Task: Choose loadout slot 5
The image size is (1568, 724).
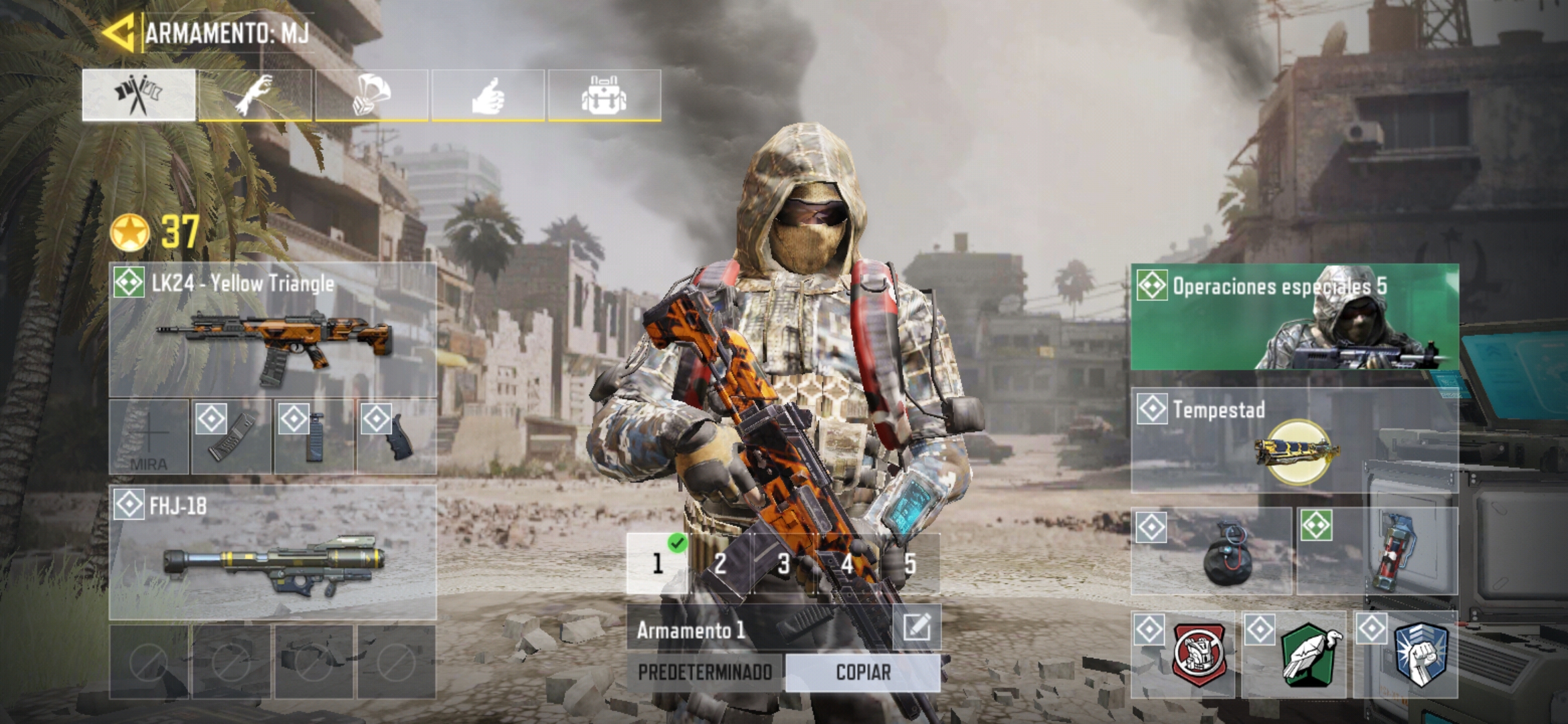Action: pos(909,564)
